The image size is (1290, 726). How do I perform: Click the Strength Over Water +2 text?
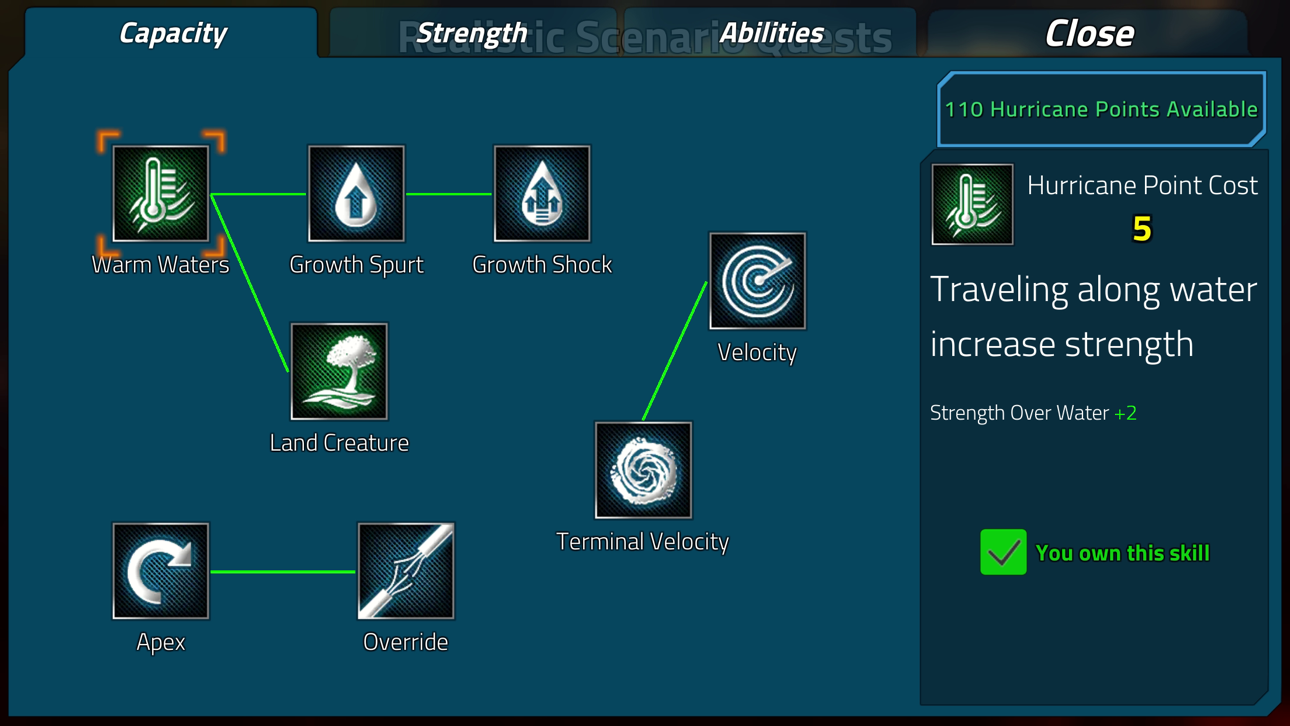[x=1033, y=412]
